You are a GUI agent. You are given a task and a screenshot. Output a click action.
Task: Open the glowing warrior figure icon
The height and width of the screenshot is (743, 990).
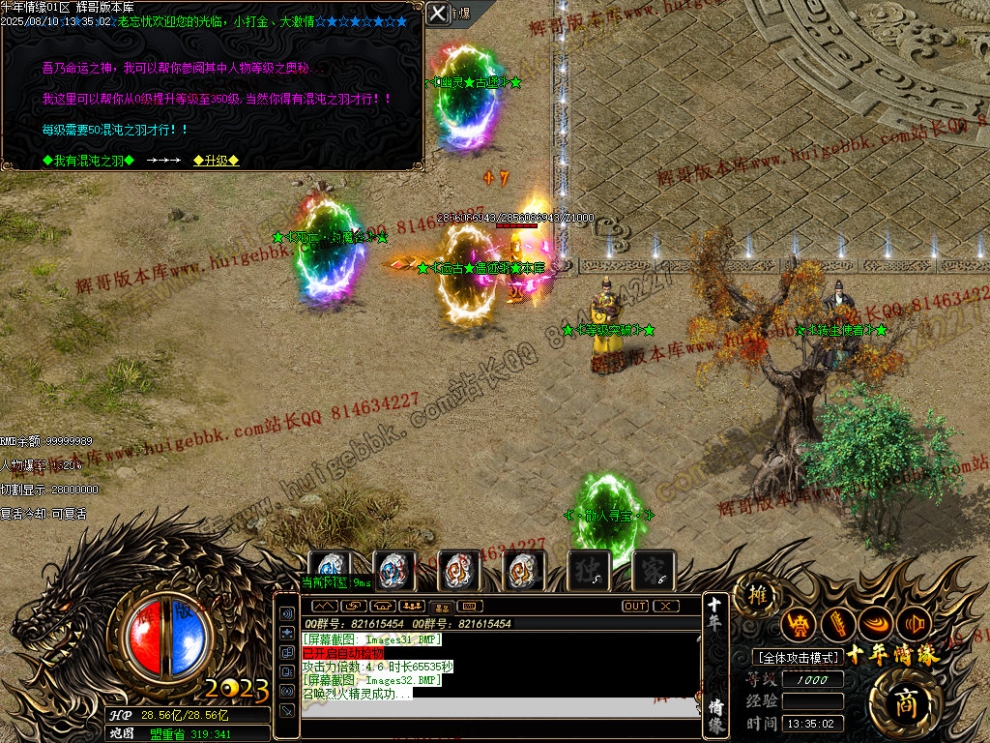(797, 625)
